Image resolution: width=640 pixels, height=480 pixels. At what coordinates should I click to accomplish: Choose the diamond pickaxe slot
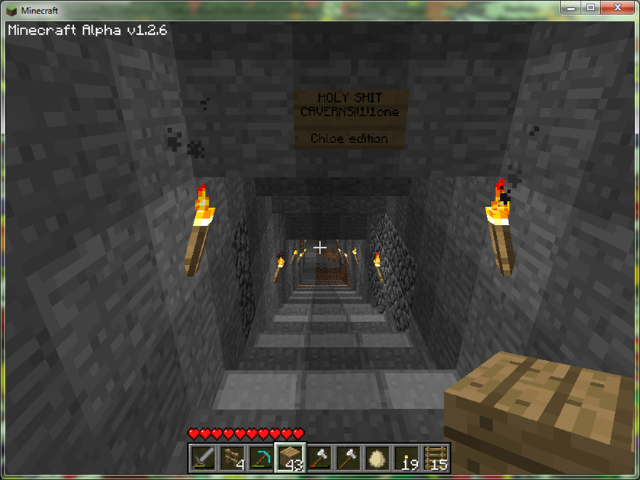point(261,458)
